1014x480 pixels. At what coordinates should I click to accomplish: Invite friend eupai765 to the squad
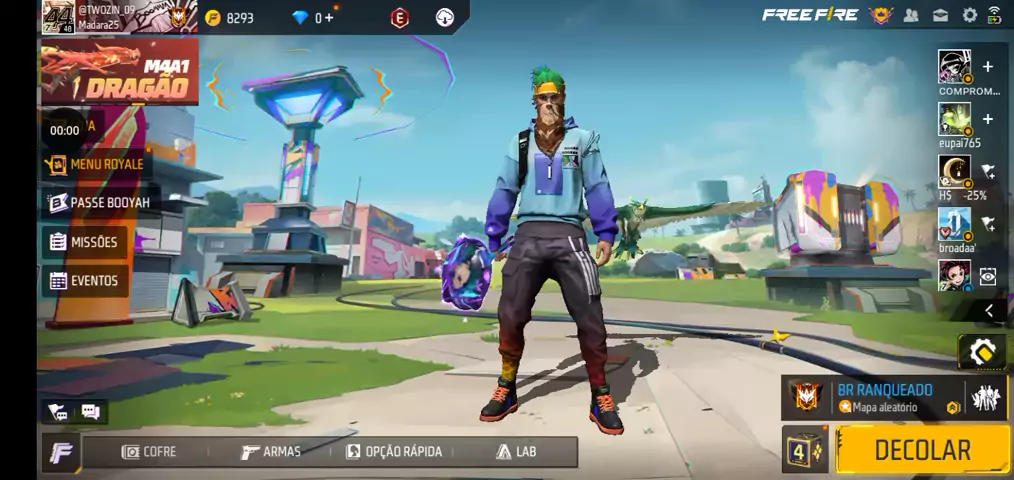(x=988, y=119)
